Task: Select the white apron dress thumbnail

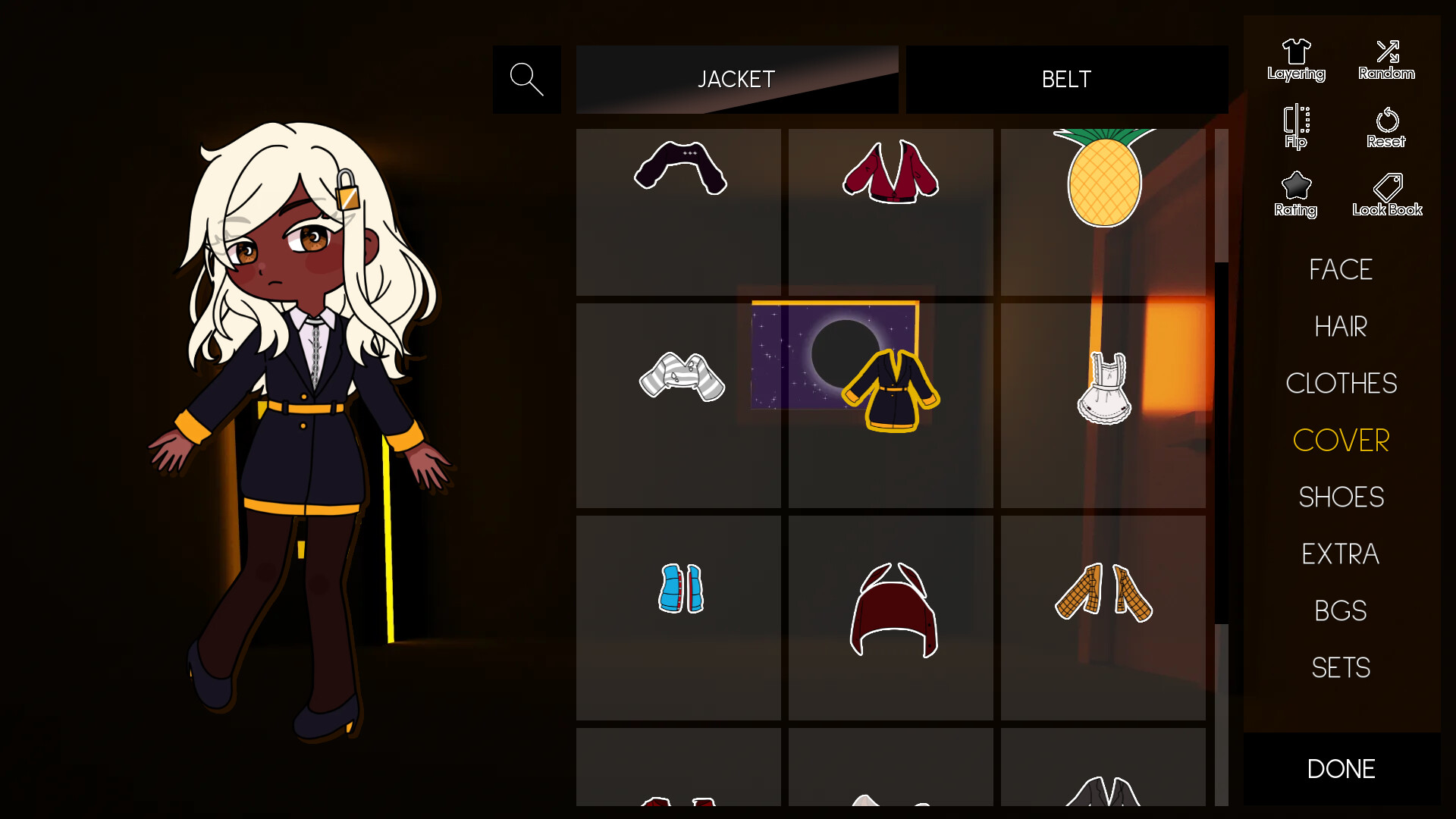Action: click(1105, 387)
